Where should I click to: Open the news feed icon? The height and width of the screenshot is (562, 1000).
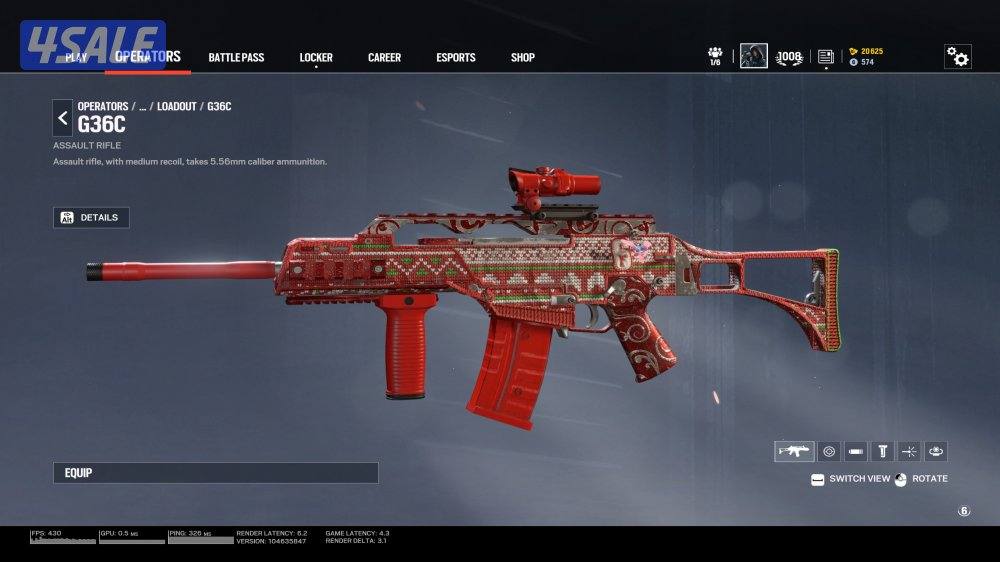point(825,57)
